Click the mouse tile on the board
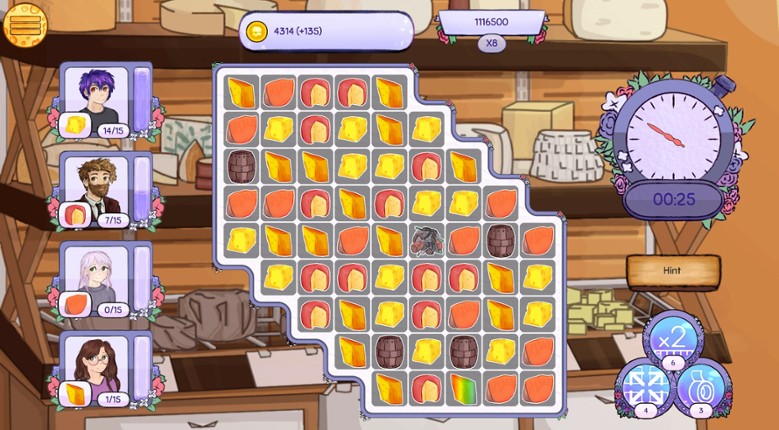This screenshot has height=430, width=779. tap(428, 240)
